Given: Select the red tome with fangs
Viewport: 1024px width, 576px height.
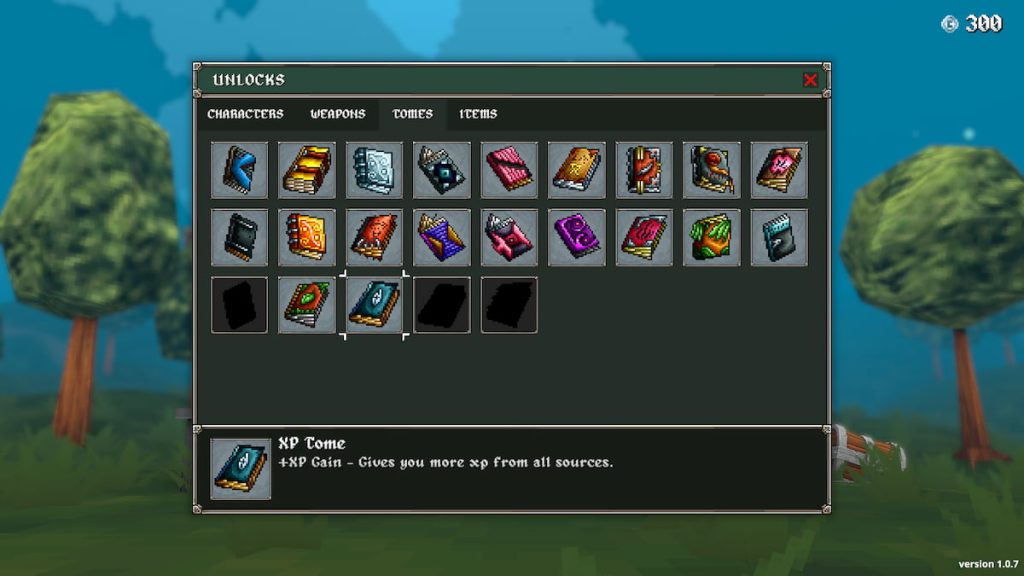Looking at the screenshot, I should coord(375,238).
